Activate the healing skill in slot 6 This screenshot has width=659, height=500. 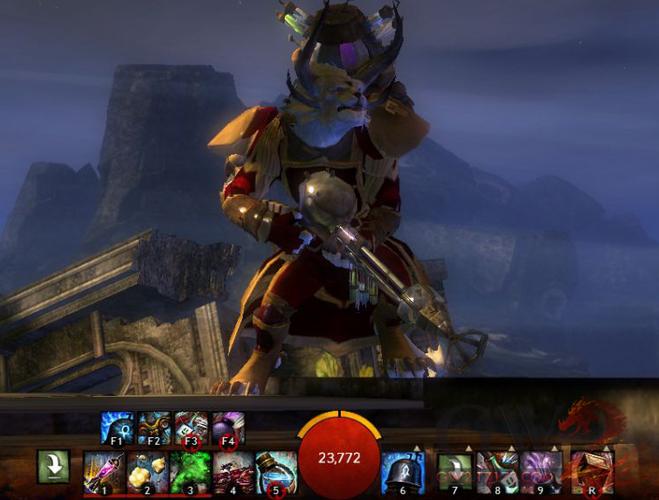(404, 472)
